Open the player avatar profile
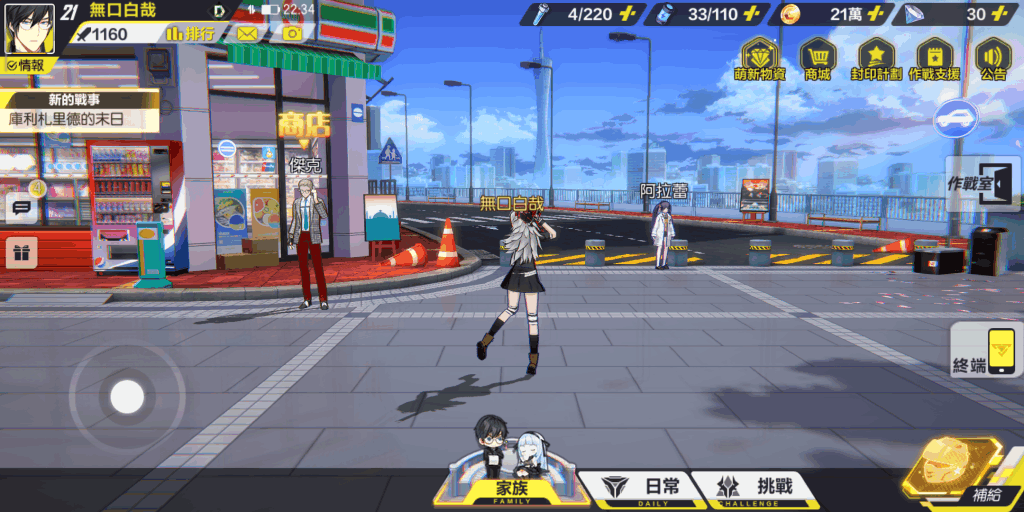This screenshot has width=1024, height=512. (29, 30)
